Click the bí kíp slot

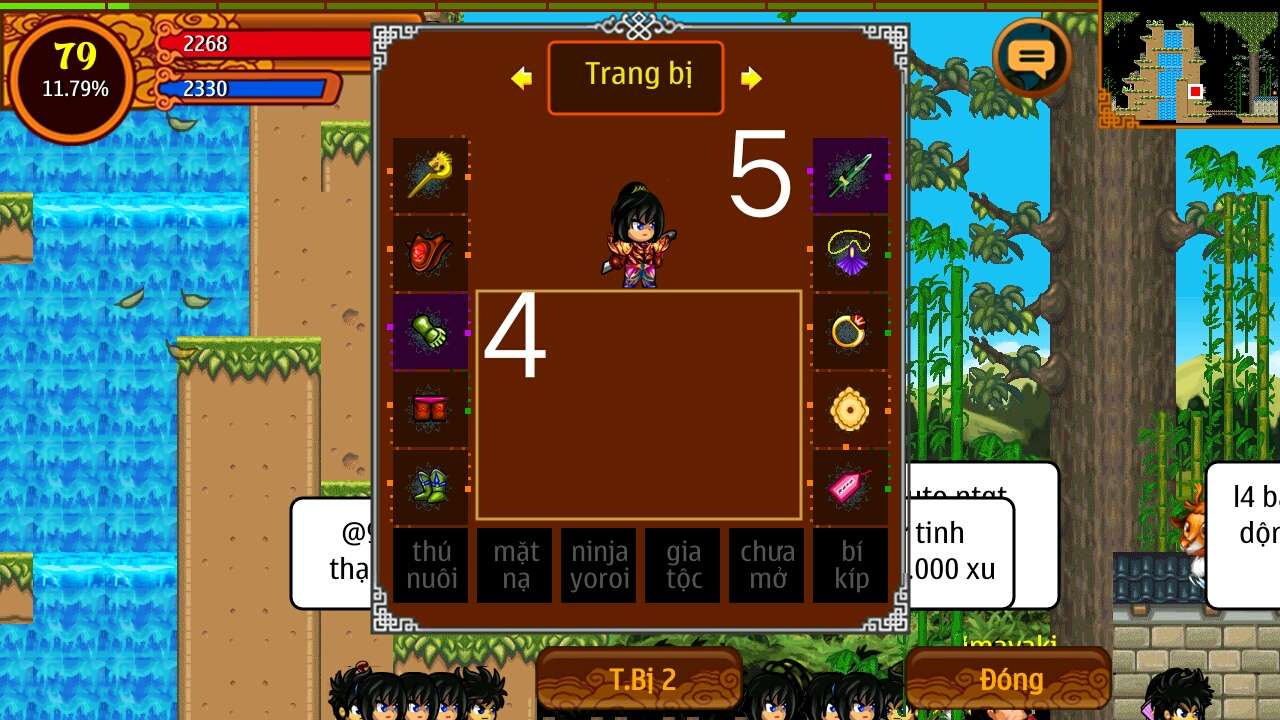tap(851, 565)
